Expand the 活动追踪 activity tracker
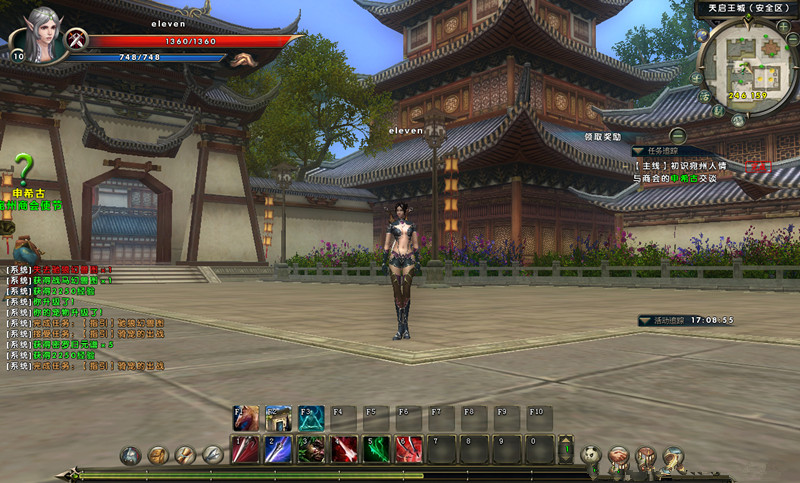 point(644,320)
